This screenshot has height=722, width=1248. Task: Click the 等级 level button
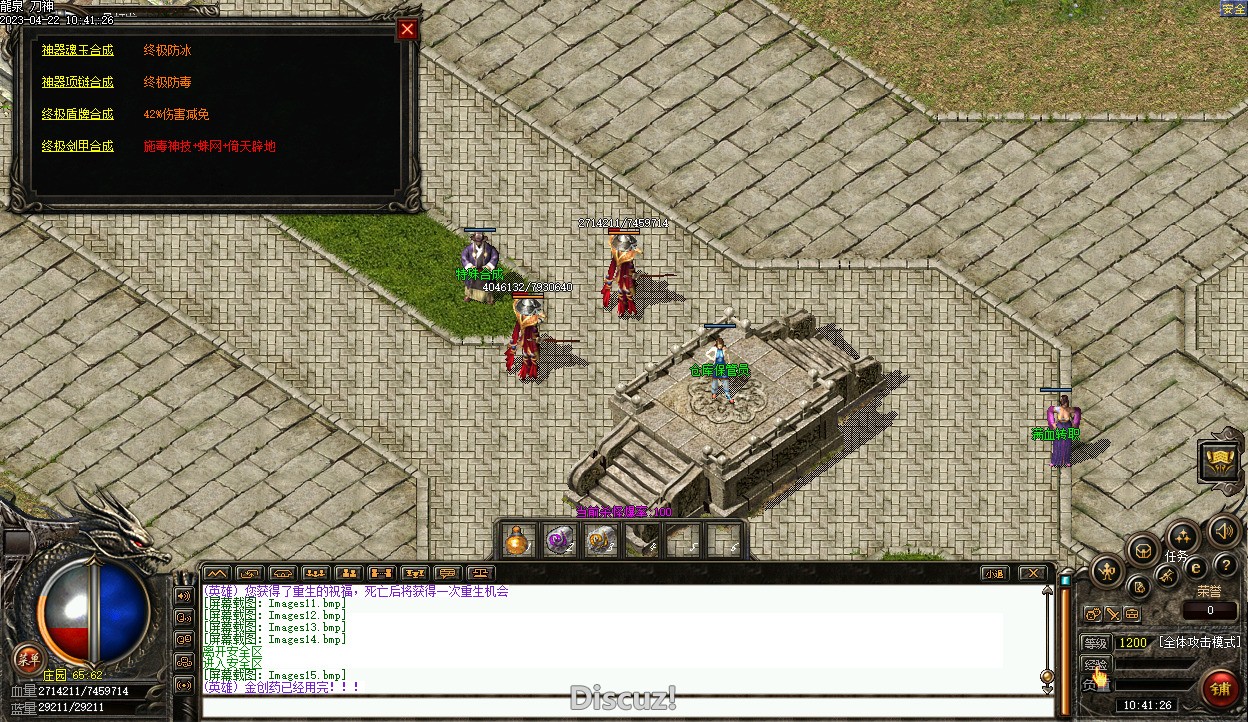tap(1096, 643)
